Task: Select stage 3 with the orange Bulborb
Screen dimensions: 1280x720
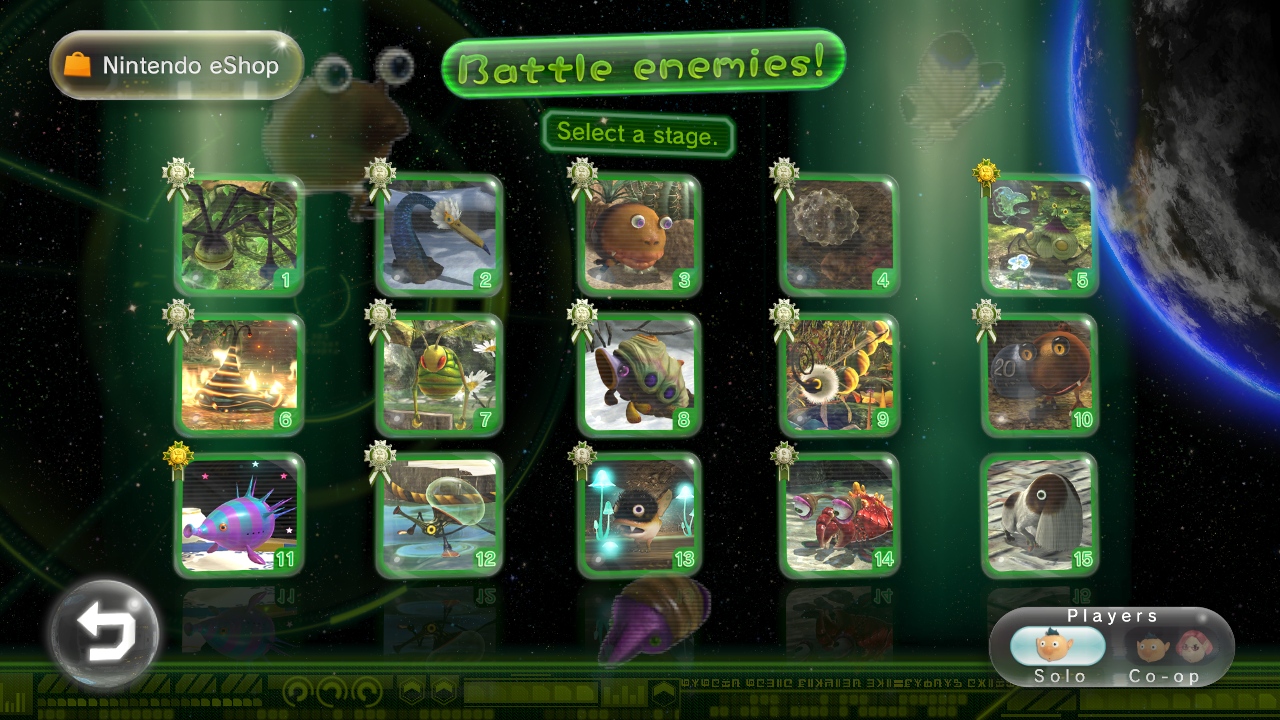Action: tap(639, 236)
